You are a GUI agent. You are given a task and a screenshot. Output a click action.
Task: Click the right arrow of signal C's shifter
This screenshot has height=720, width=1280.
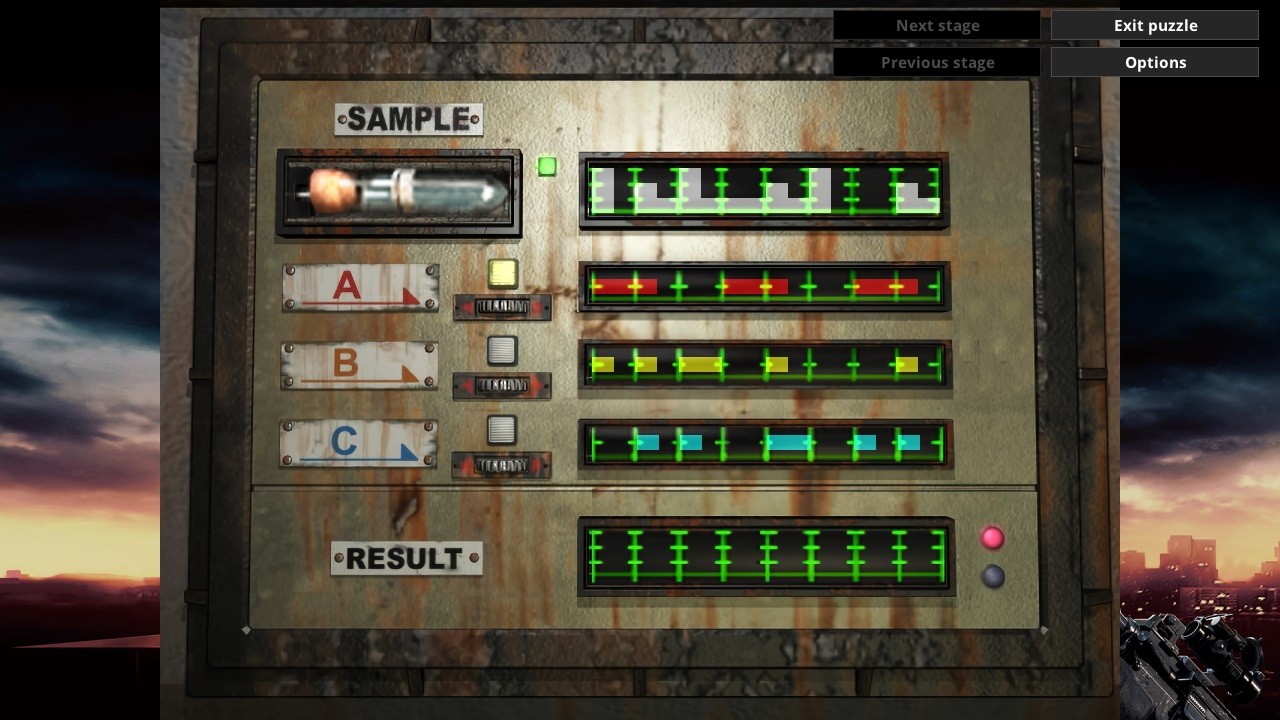pyautogui.click(x=535, y=465)
